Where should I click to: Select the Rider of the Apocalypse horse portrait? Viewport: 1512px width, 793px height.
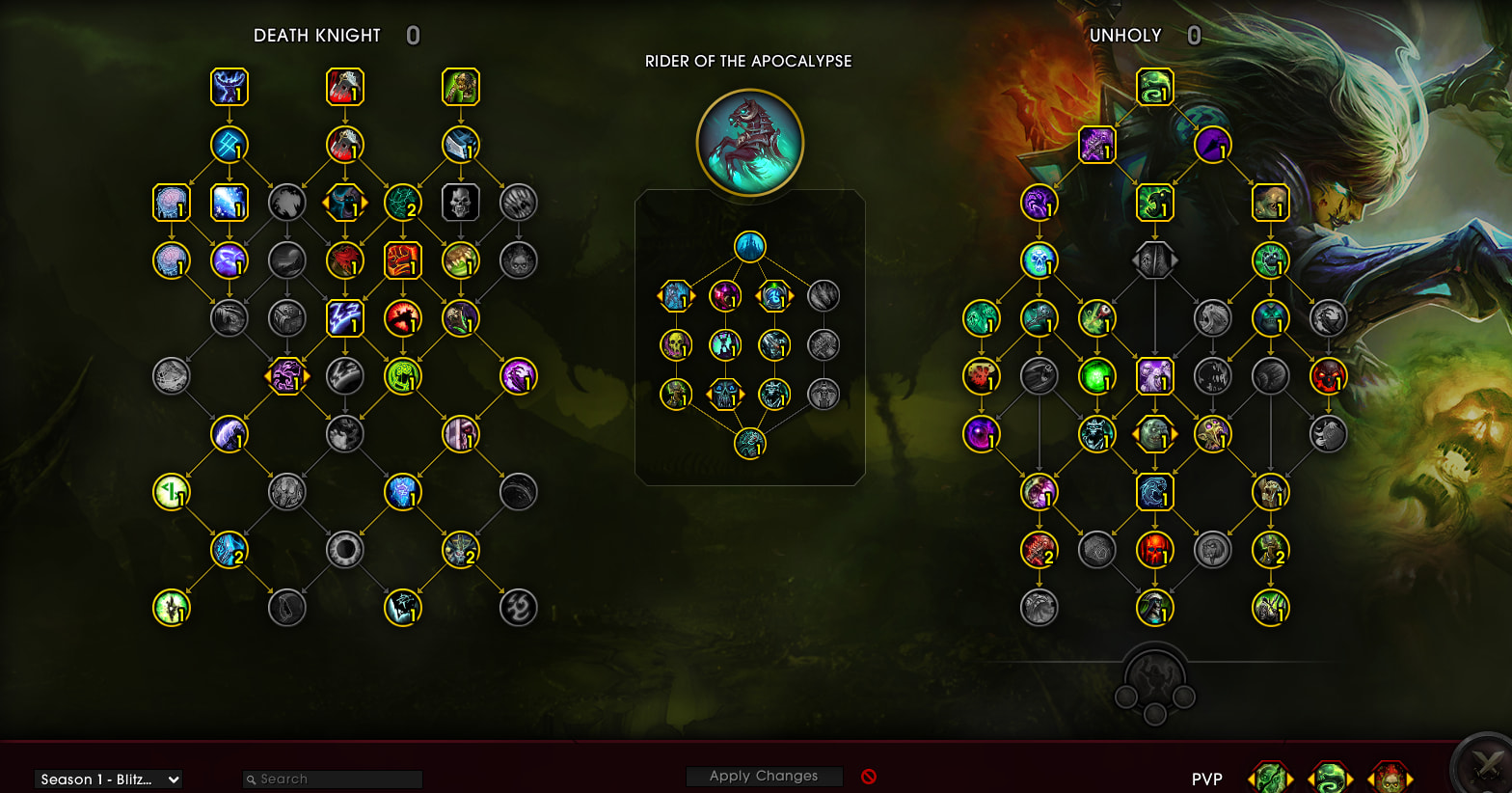pos(750,142)
